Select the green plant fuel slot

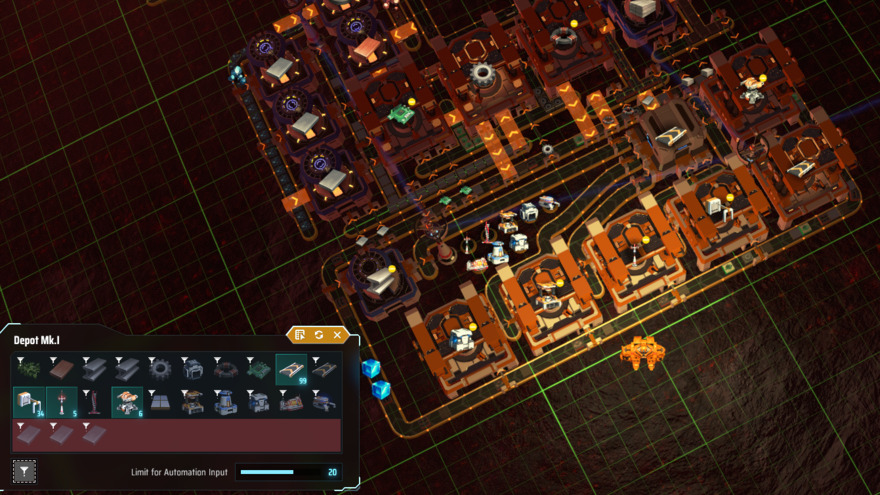[x=29, y=369]
